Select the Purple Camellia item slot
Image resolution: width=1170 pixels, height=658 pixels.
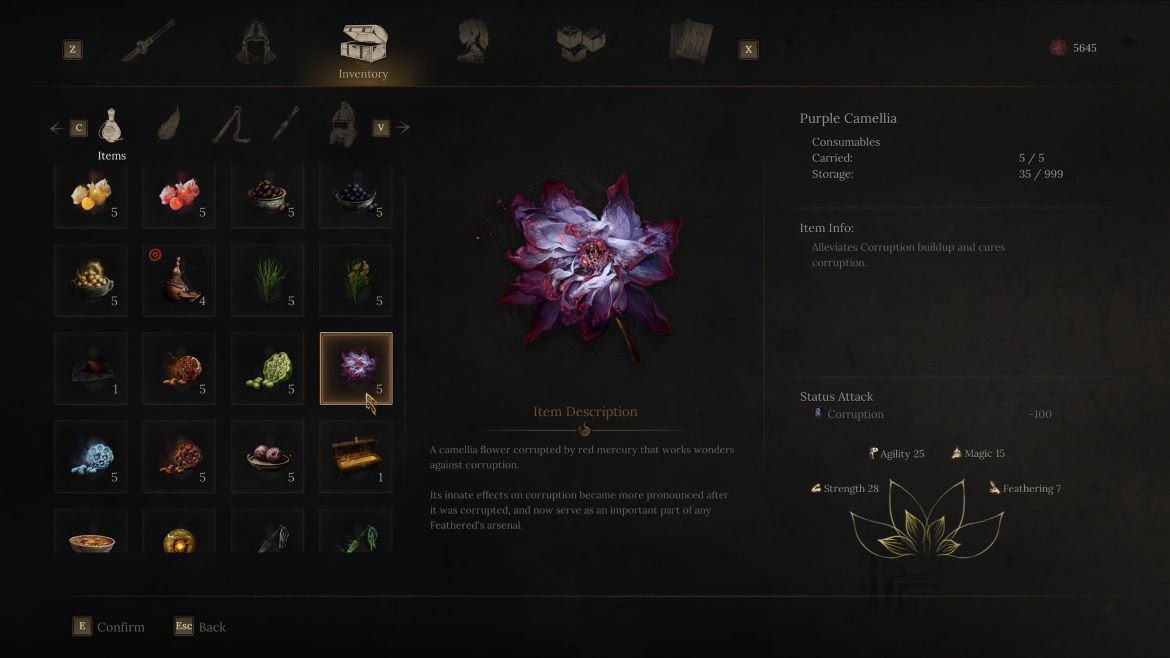click(x=356, y=368)
